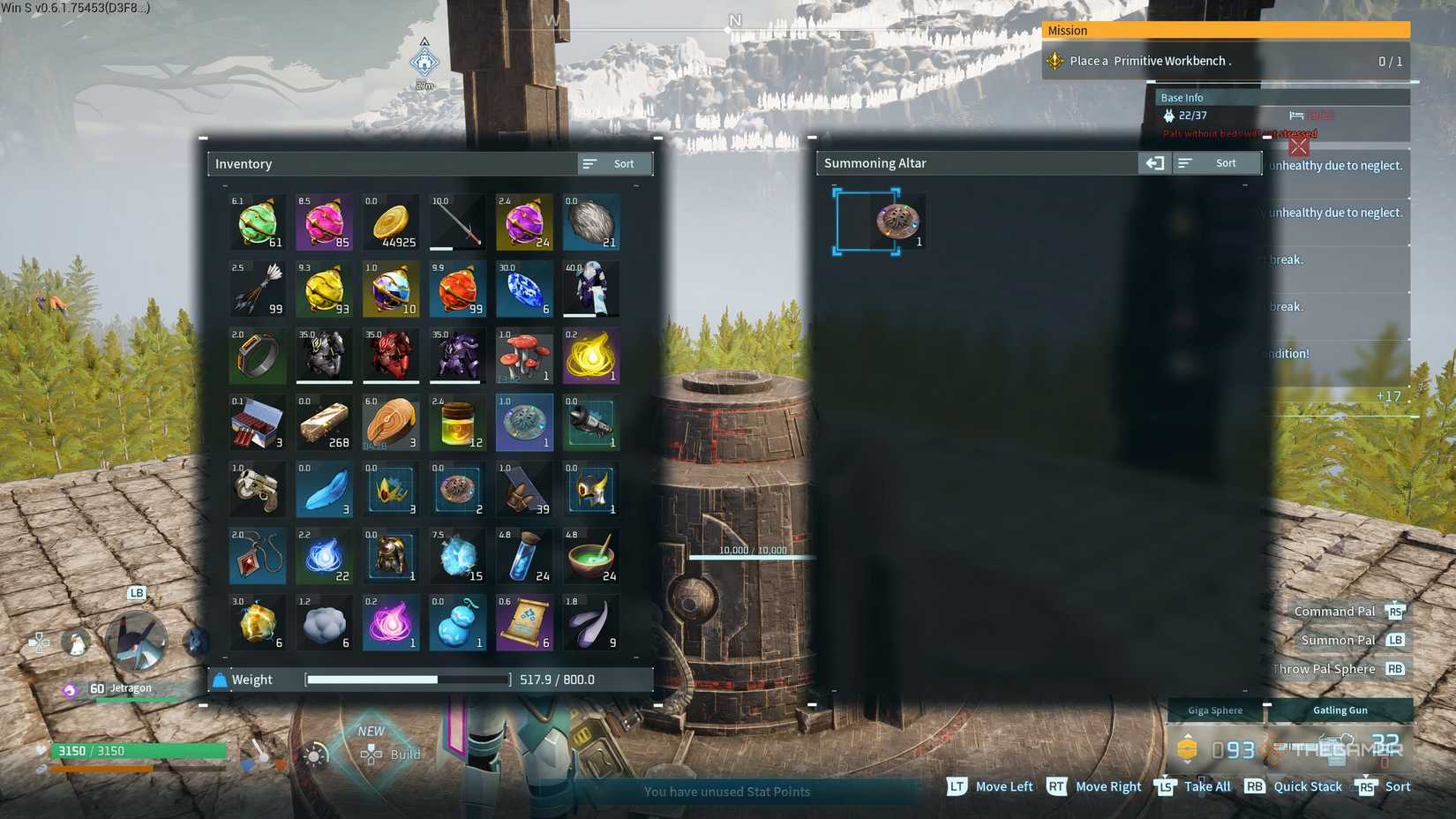Click the eggplant vegetable stack
Image resolution: width=1456 pixels, height=819 pixels.
(x=591, y=623)
